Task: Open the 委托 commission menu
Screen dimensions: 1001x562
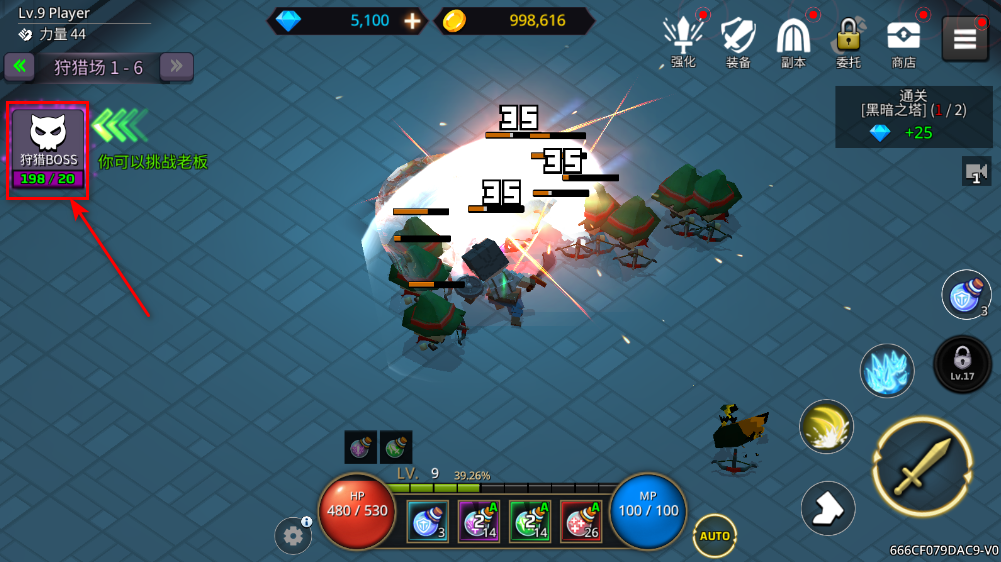Action: 848,40
